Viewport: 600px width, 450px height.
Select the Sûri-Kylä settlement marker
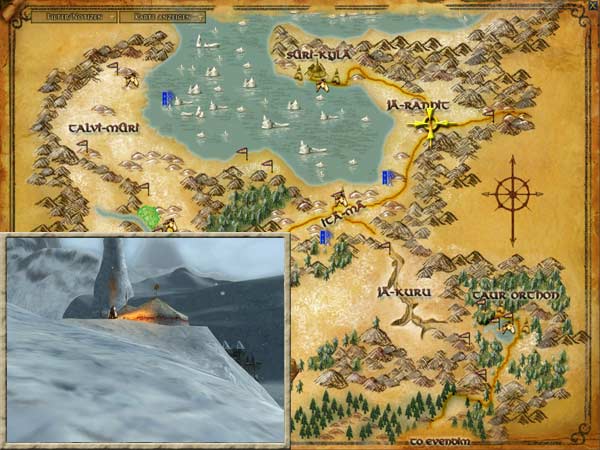coord(317,71)
